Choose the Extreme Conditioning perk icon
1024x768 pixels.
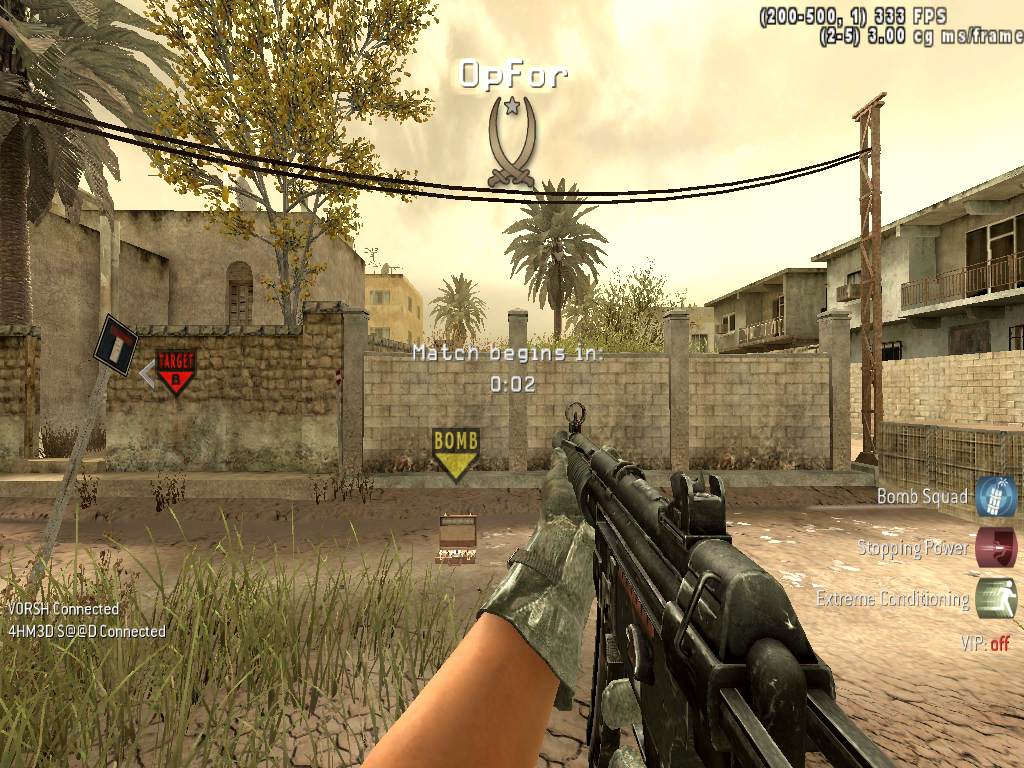[995, 599]
